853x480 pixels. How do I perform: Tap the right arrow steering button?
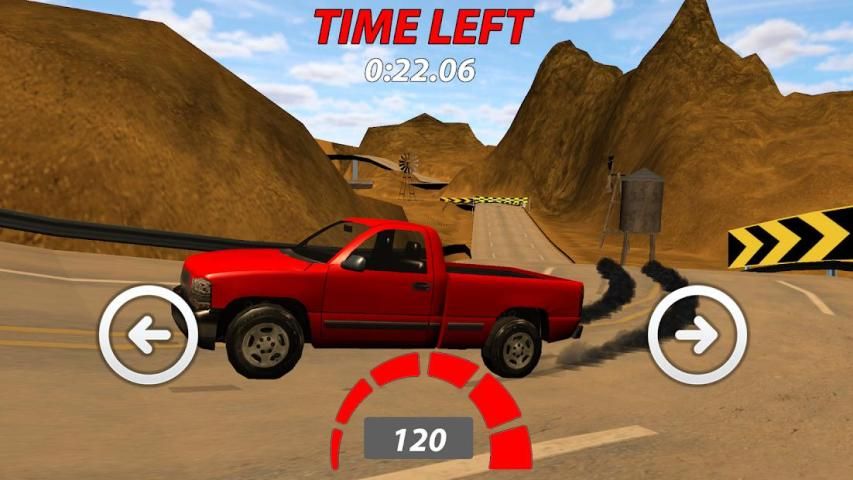(x=697, y=334)
